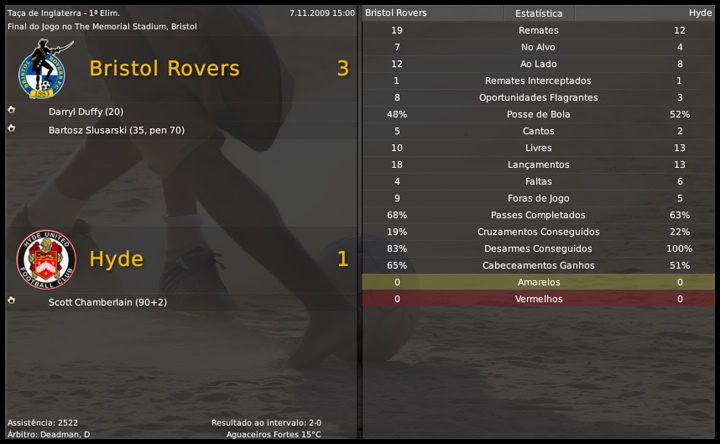Image resolution: width=720 pixels, height=444 pixels.
Task: Select the Amarelos yellow cards row
Action: pyautogui.click(x=538, y=282)
